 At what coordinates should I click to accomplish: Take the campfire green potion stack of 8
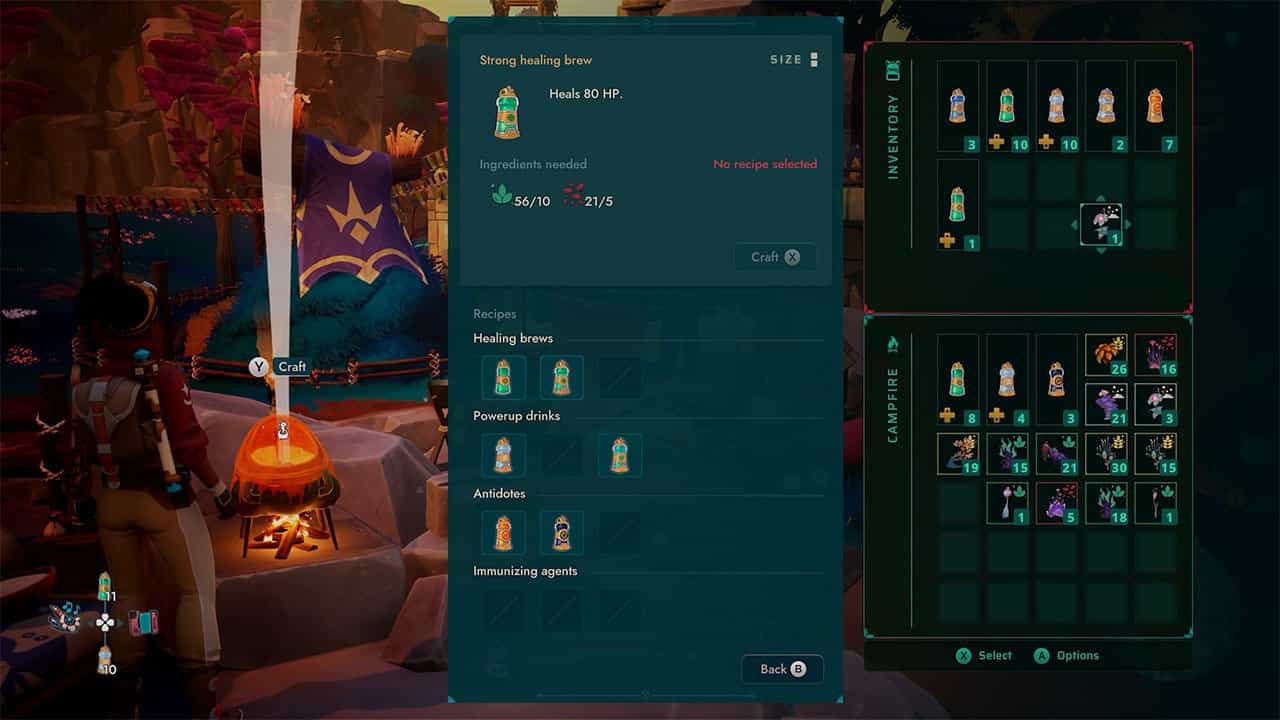pyautogui.click(x=958, y=380)
